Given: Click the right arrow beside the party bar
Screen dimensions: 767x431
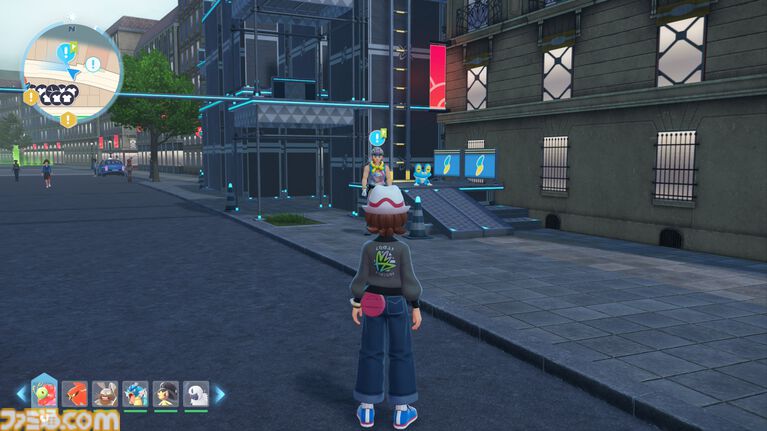Looking at the screenshot, I should click(x=219, y=394).
